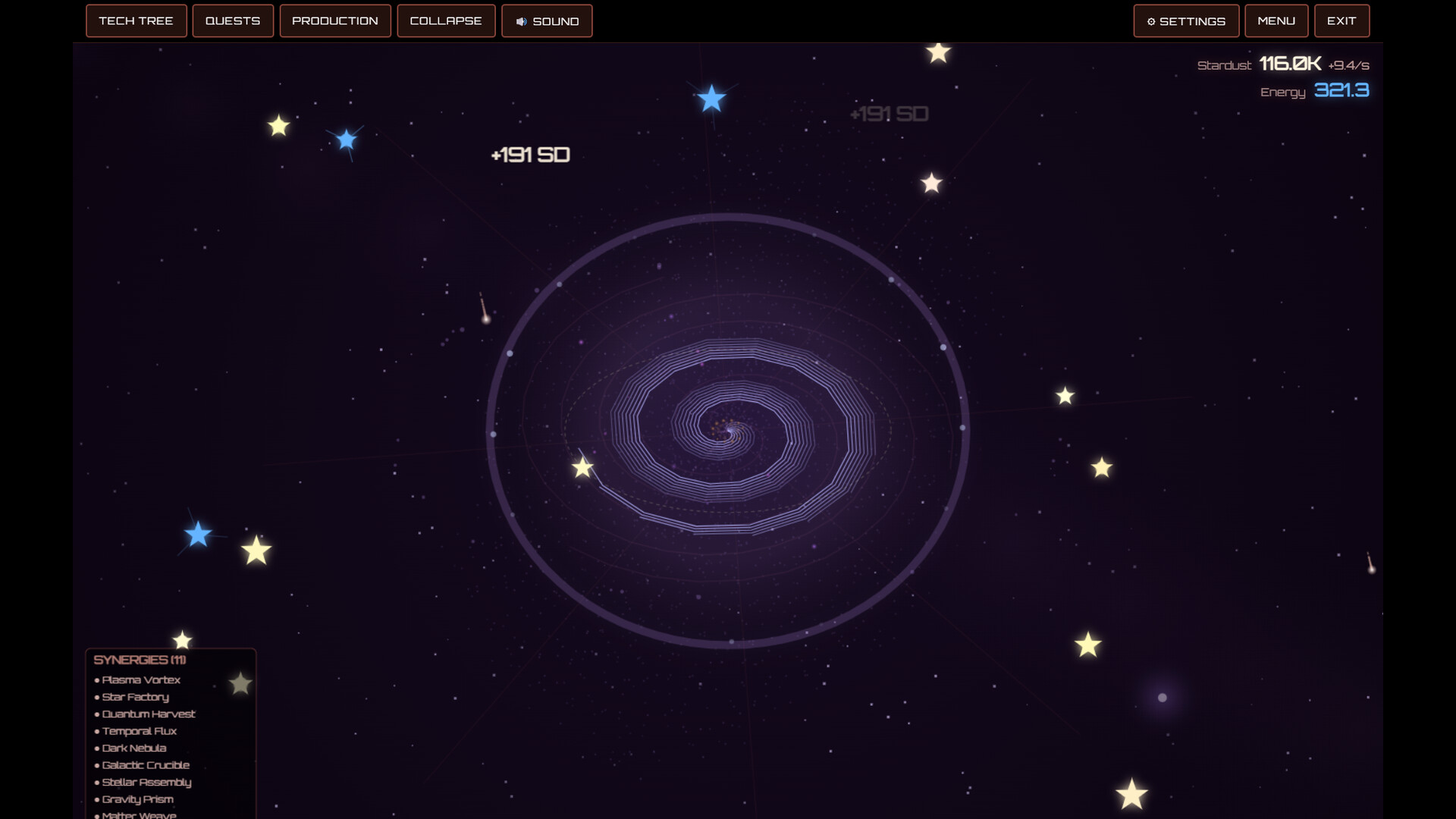Open the Menu

point(1276,20)
